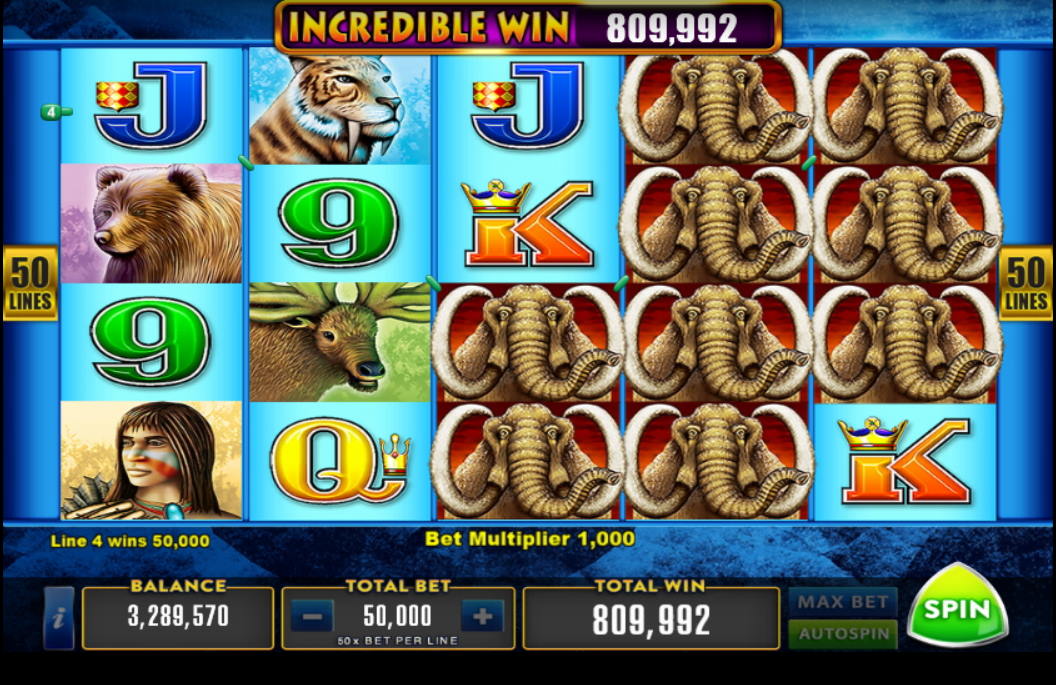The image size is (1056, 685).
Task: Start AUTOSPIN mode
Action: coord(842,634)
